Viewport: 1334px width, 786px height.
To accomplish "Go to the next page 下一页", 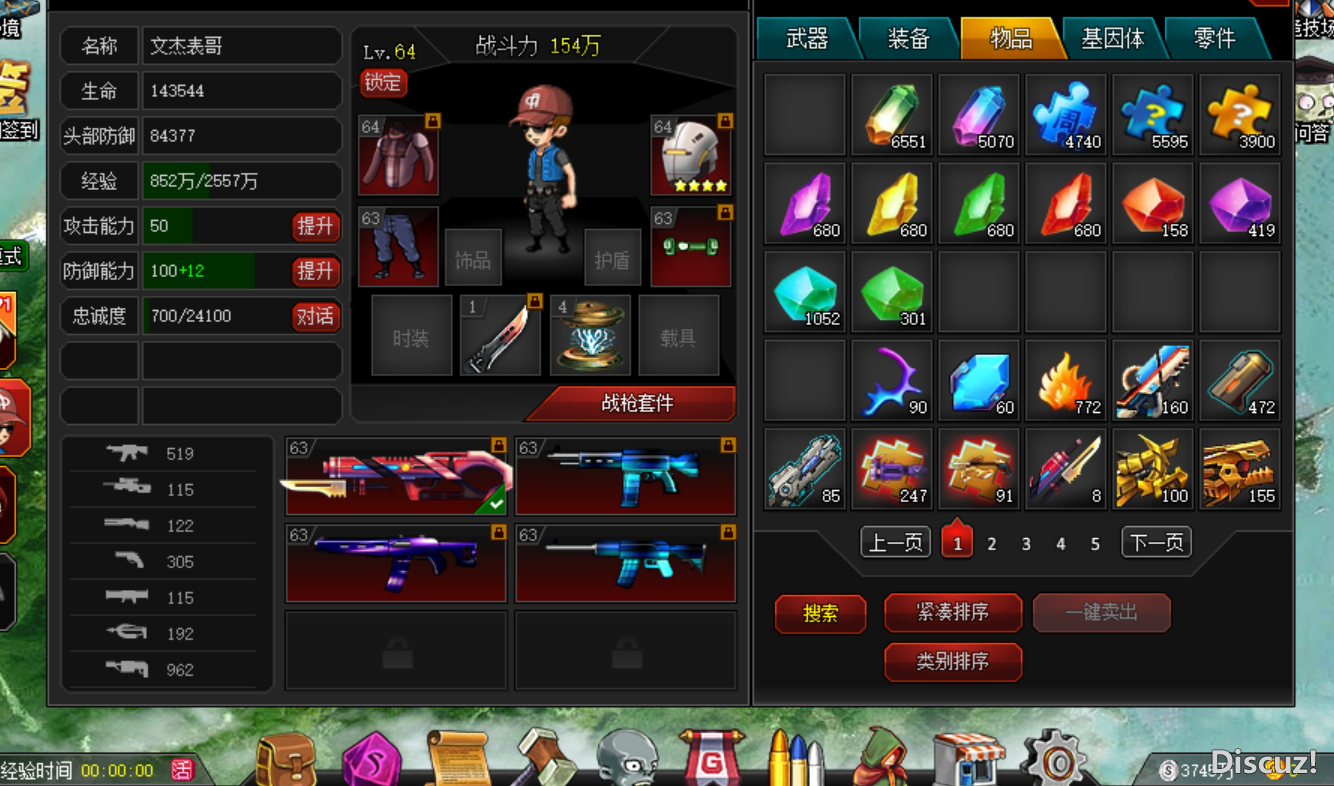I will coord(1156,543).
